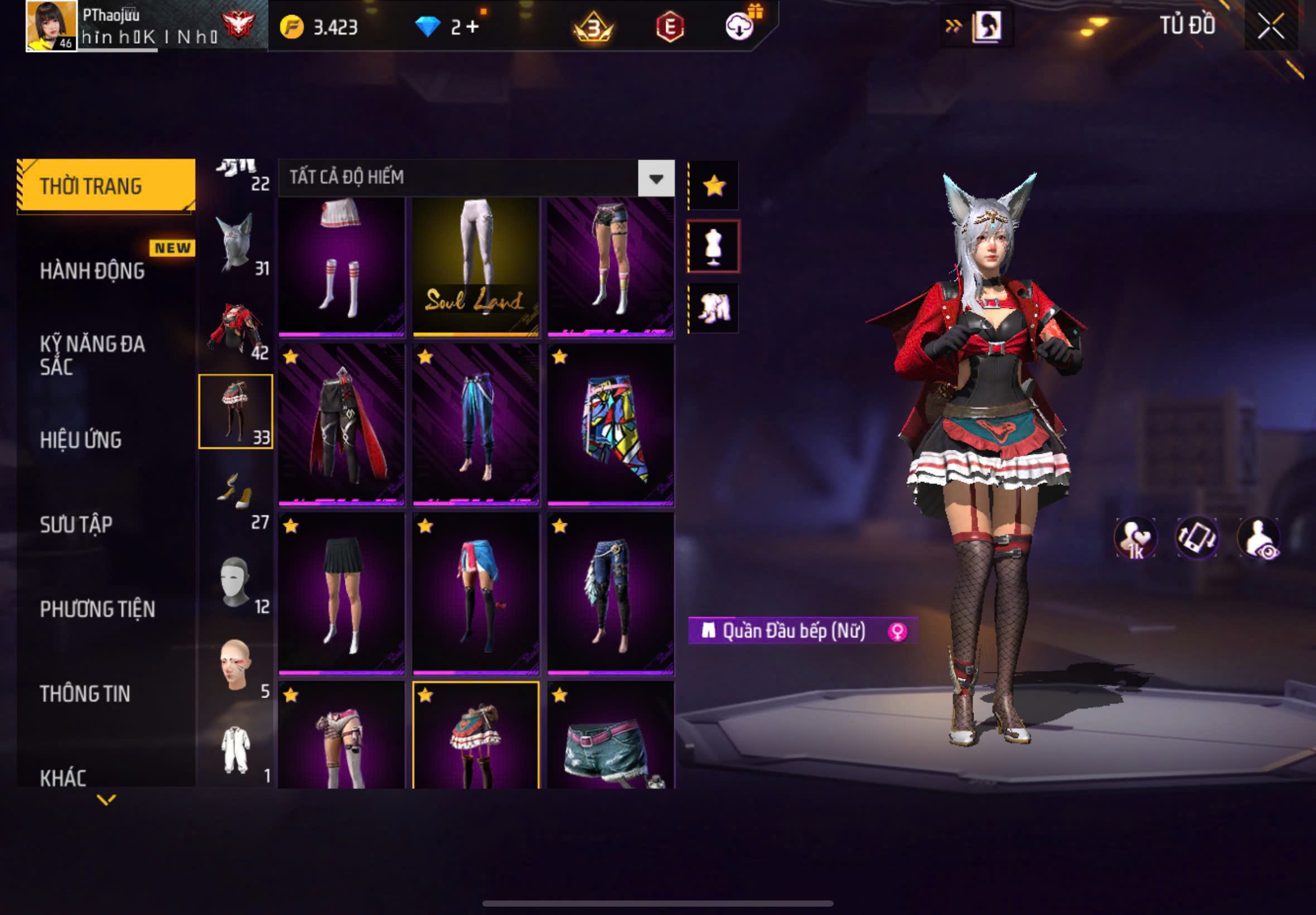Image resolution: width=1316 pixels, height=915 pixels.
Task: Toggle the star favorites filter
Action: pyautogui.click(x=714, y=186)
